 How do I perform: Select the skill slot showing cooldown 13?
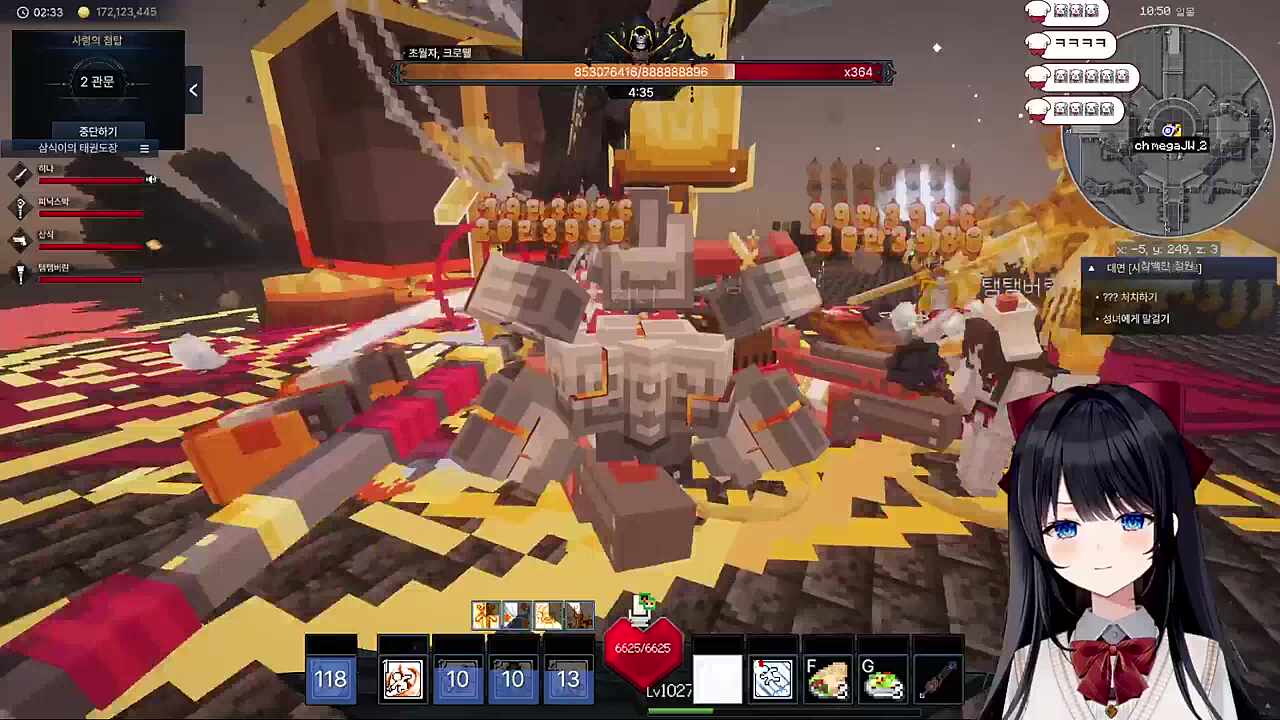pyautogui.click(x=568, y=679)
